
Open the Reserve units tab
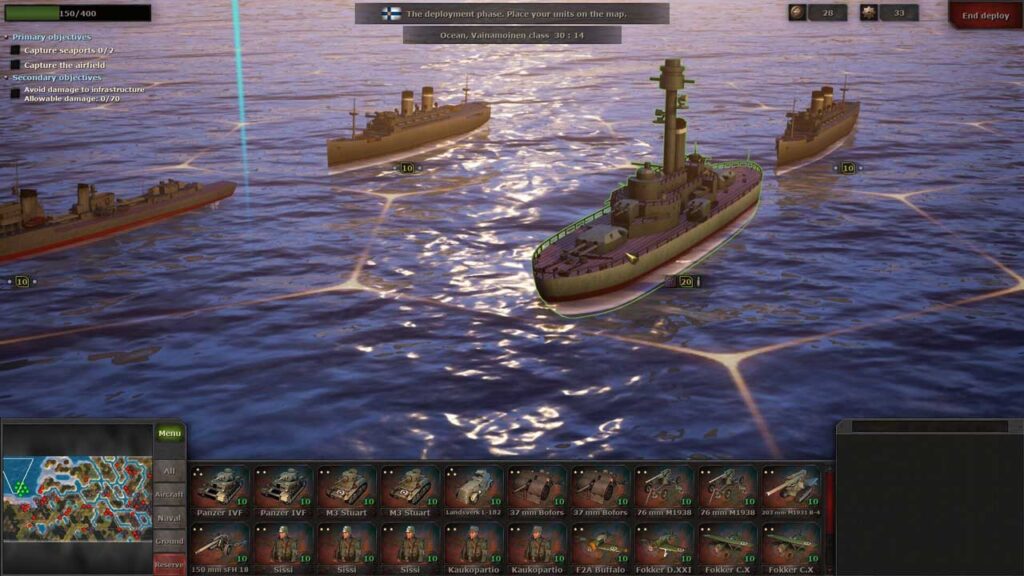[169, 564]
